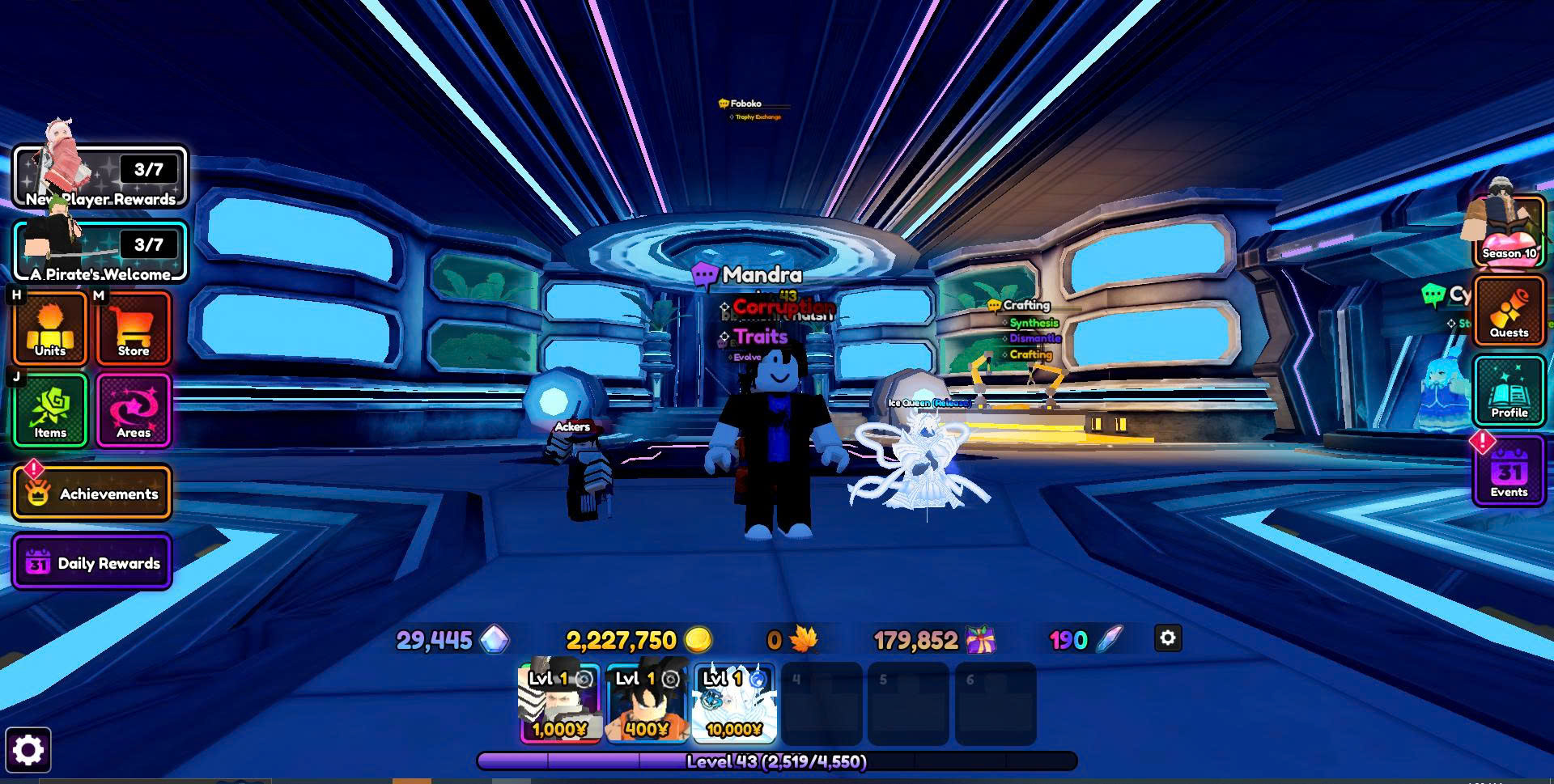Select the 1,000¥ unit slot
This screenshot has height=784, width=1554.
pos(560,703)
